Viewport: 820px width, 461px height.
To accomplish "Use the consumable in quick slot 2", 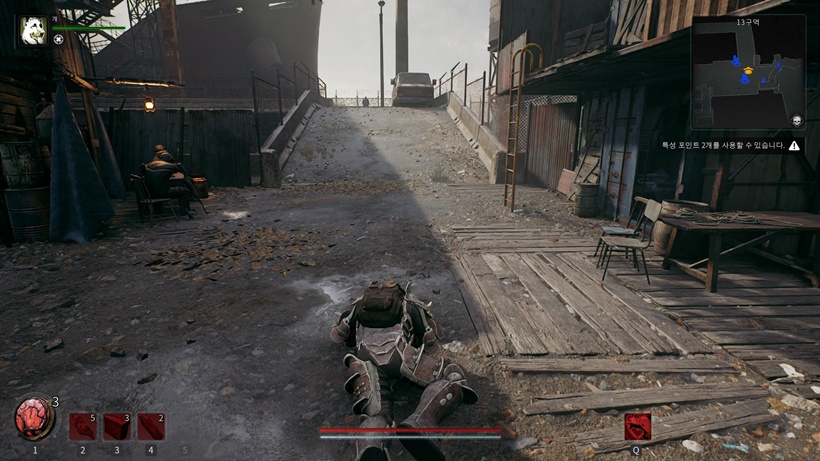I will (83, 427).
